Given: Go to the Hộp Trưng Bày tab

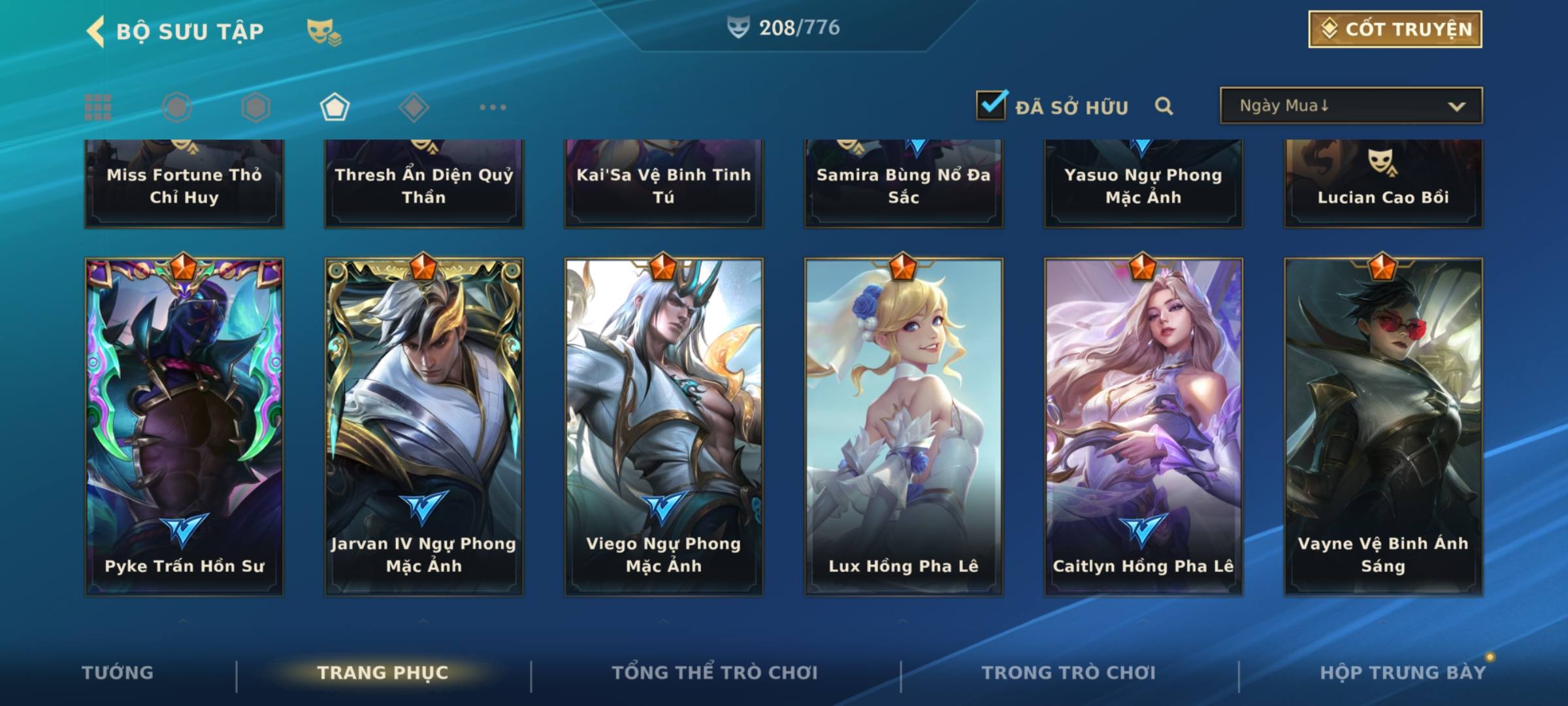Looking at the screenshot, I should (x=1403, y=673).
